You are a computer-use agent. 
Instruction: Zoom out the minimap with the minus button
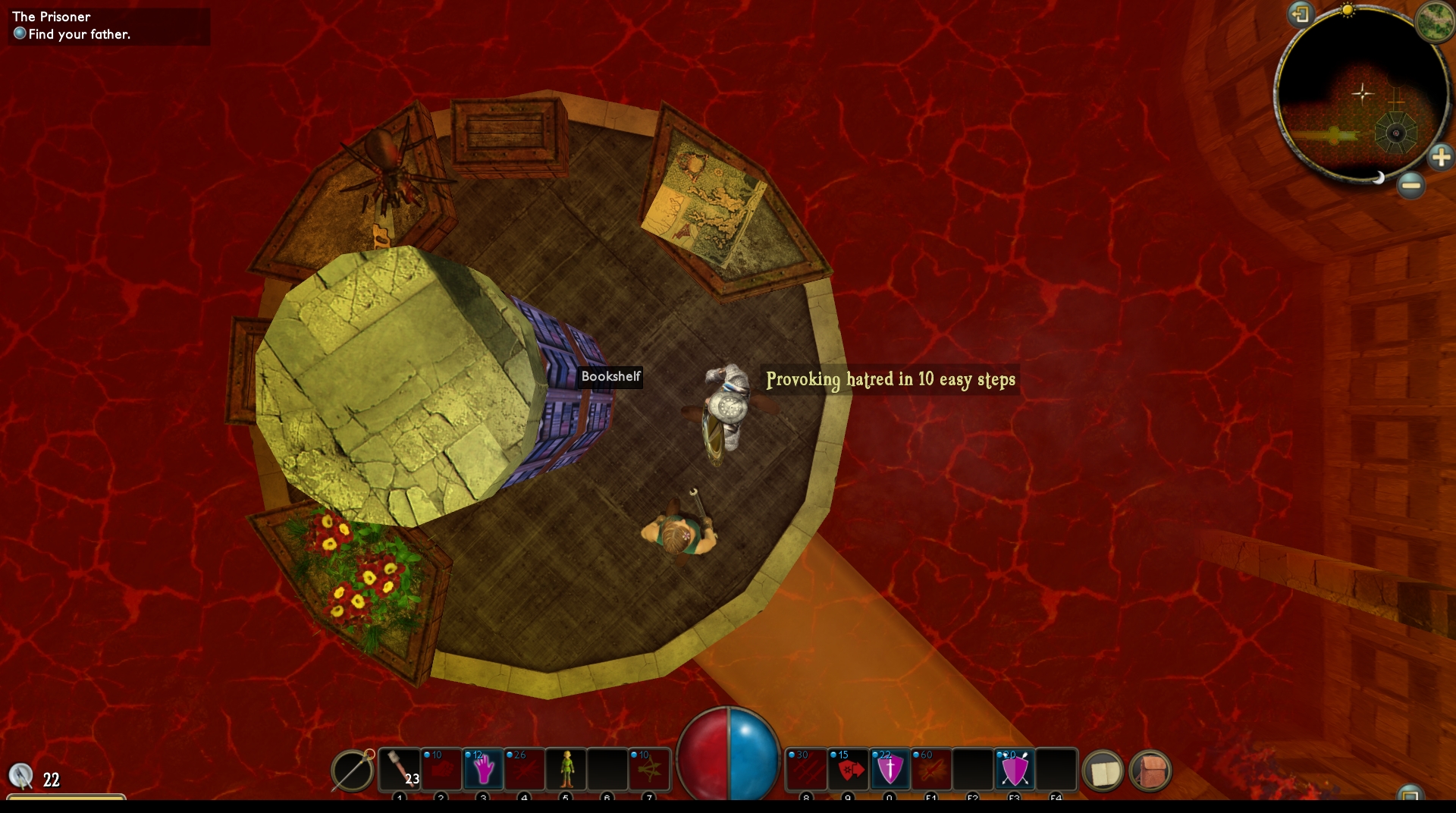pyautogui.click(x=1410, y=184)
